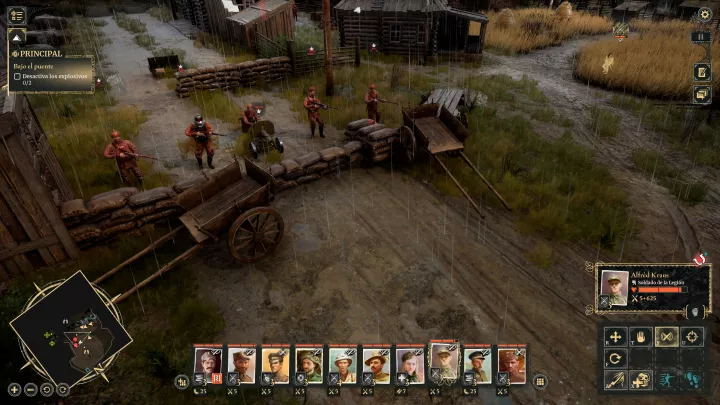720x405 pixels.
Task: Toggle the highlighted crossed-swords command
Action: coord(666,337)
